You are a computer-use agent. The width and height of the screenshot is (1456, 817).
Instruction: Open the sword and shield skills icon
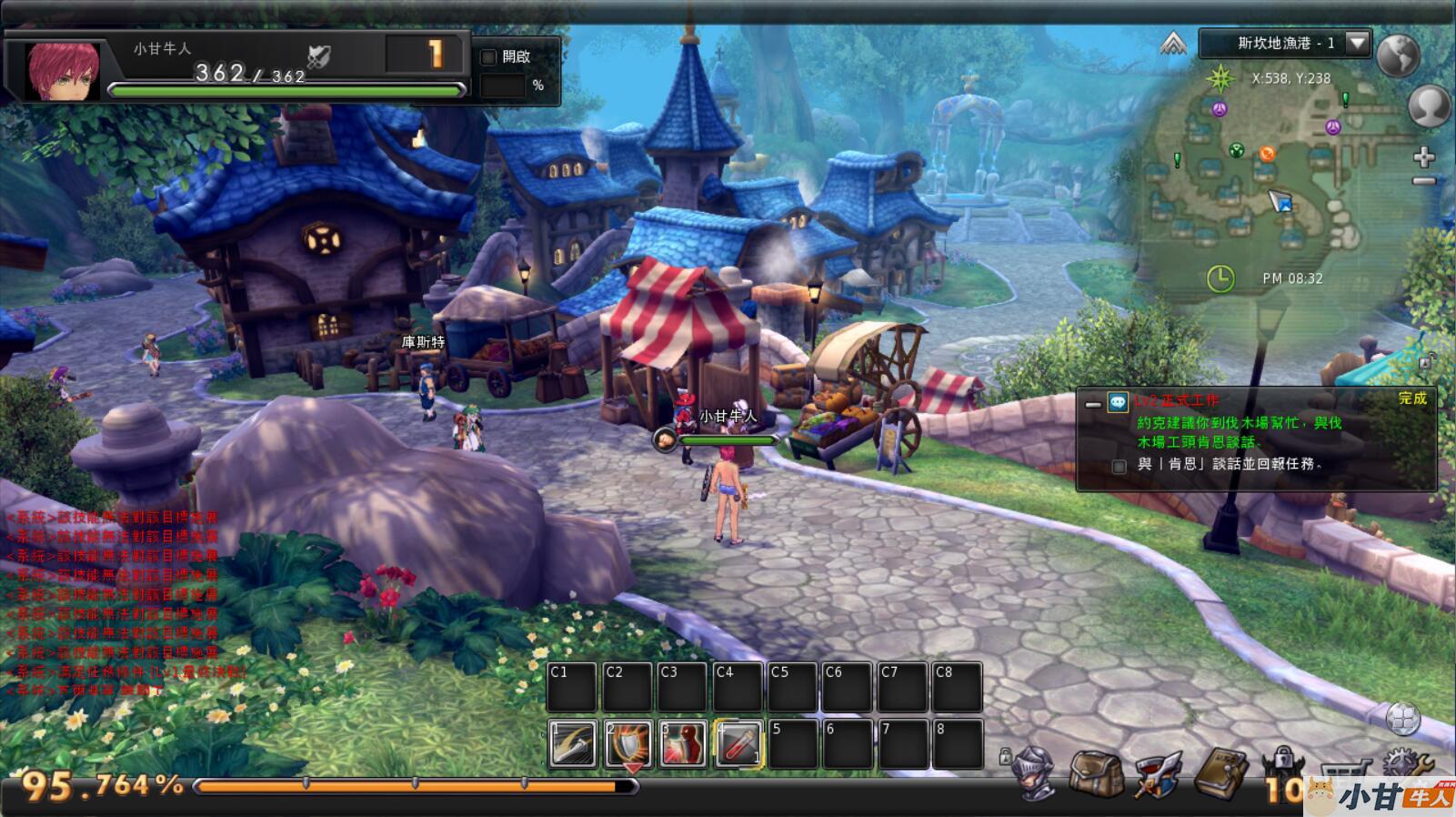coord(1156,772)
